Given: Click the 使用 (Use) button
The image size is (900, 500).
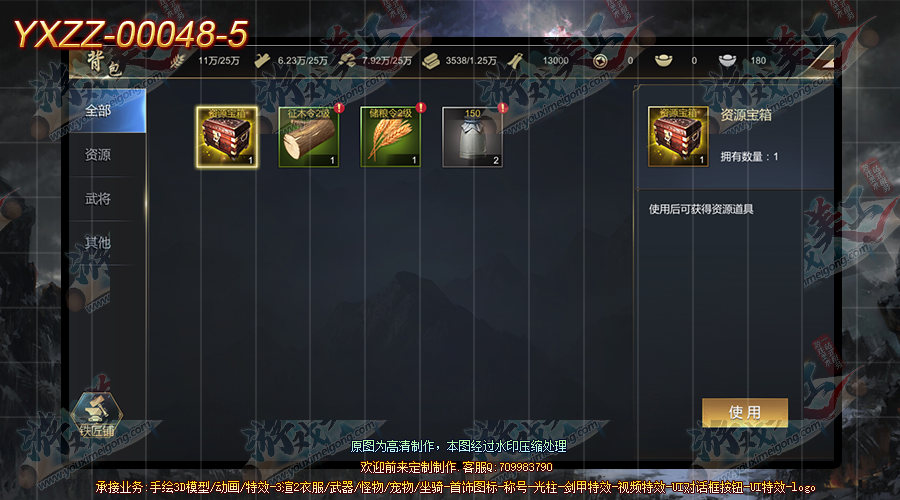Looking at the screenshot, I should pos(745,412).
